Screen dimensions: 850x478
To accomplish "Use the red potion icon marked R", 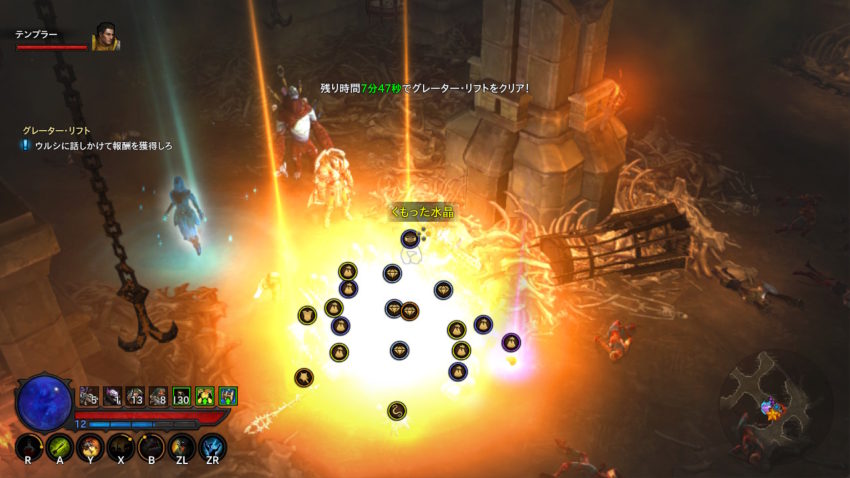I will (29, 447).
